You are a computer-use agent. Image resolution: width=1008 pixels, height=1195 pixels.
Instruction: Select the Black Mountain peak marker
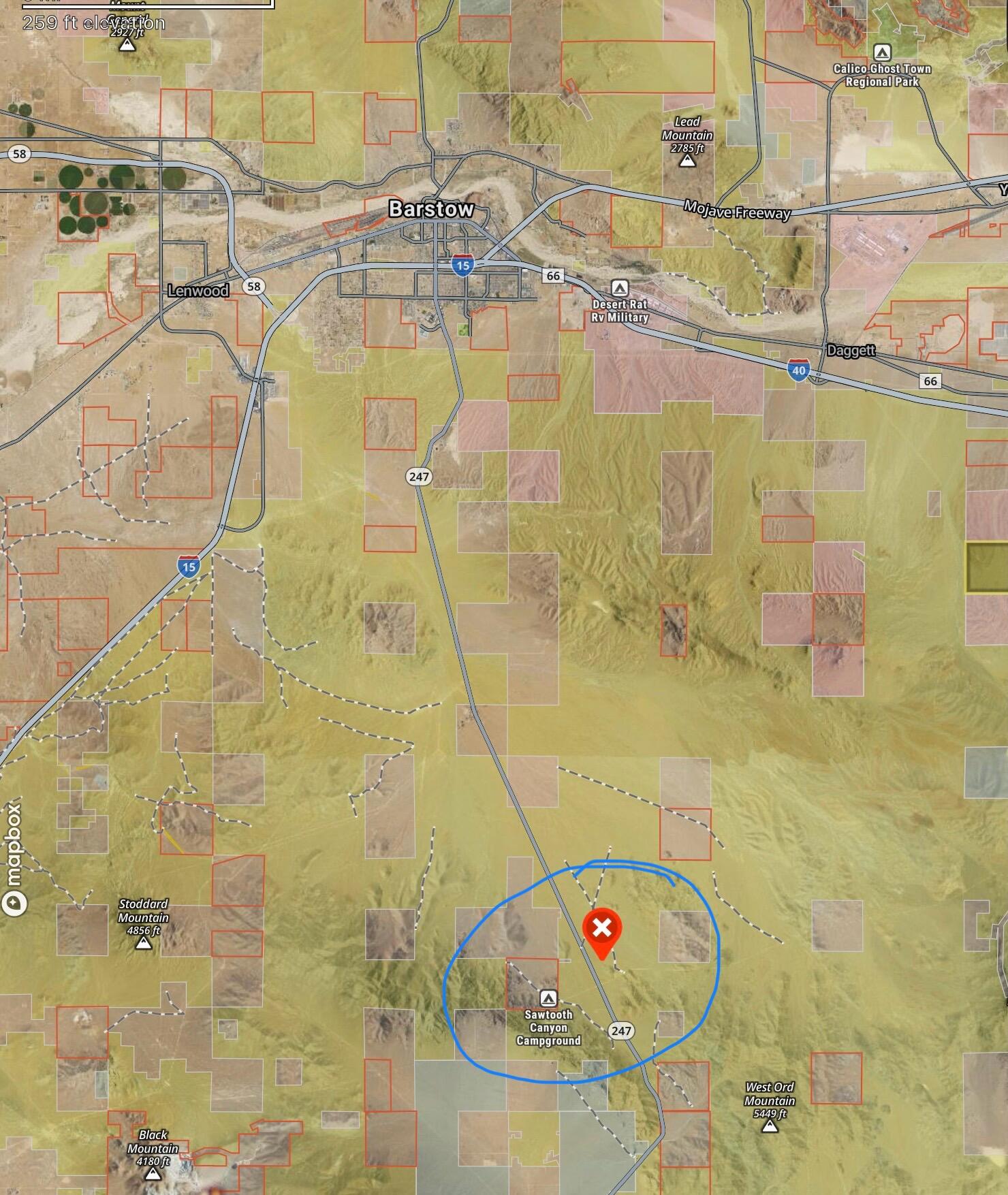[x=153, y=1174]
